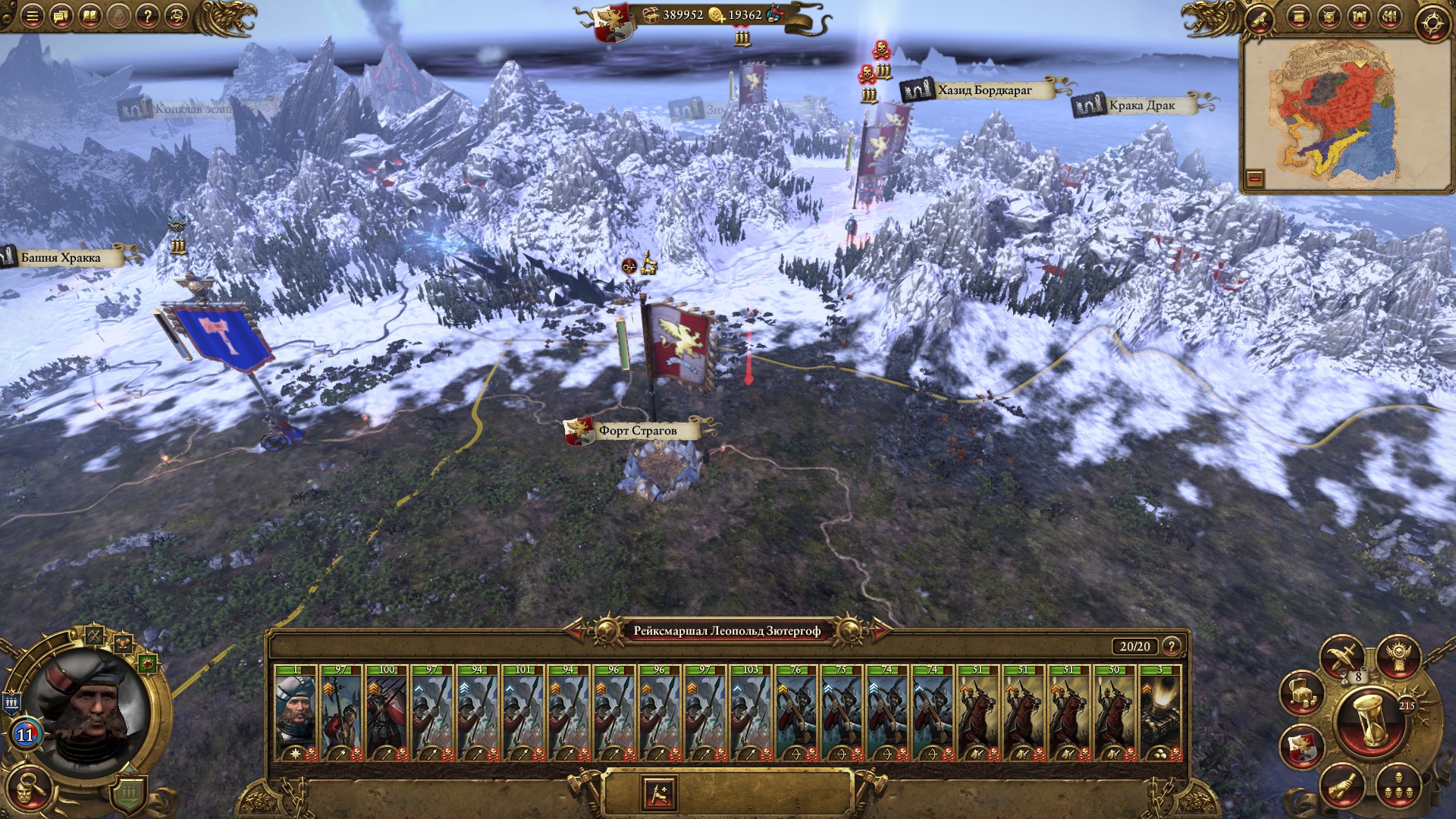Click the question mark help button

coord(147,16)
